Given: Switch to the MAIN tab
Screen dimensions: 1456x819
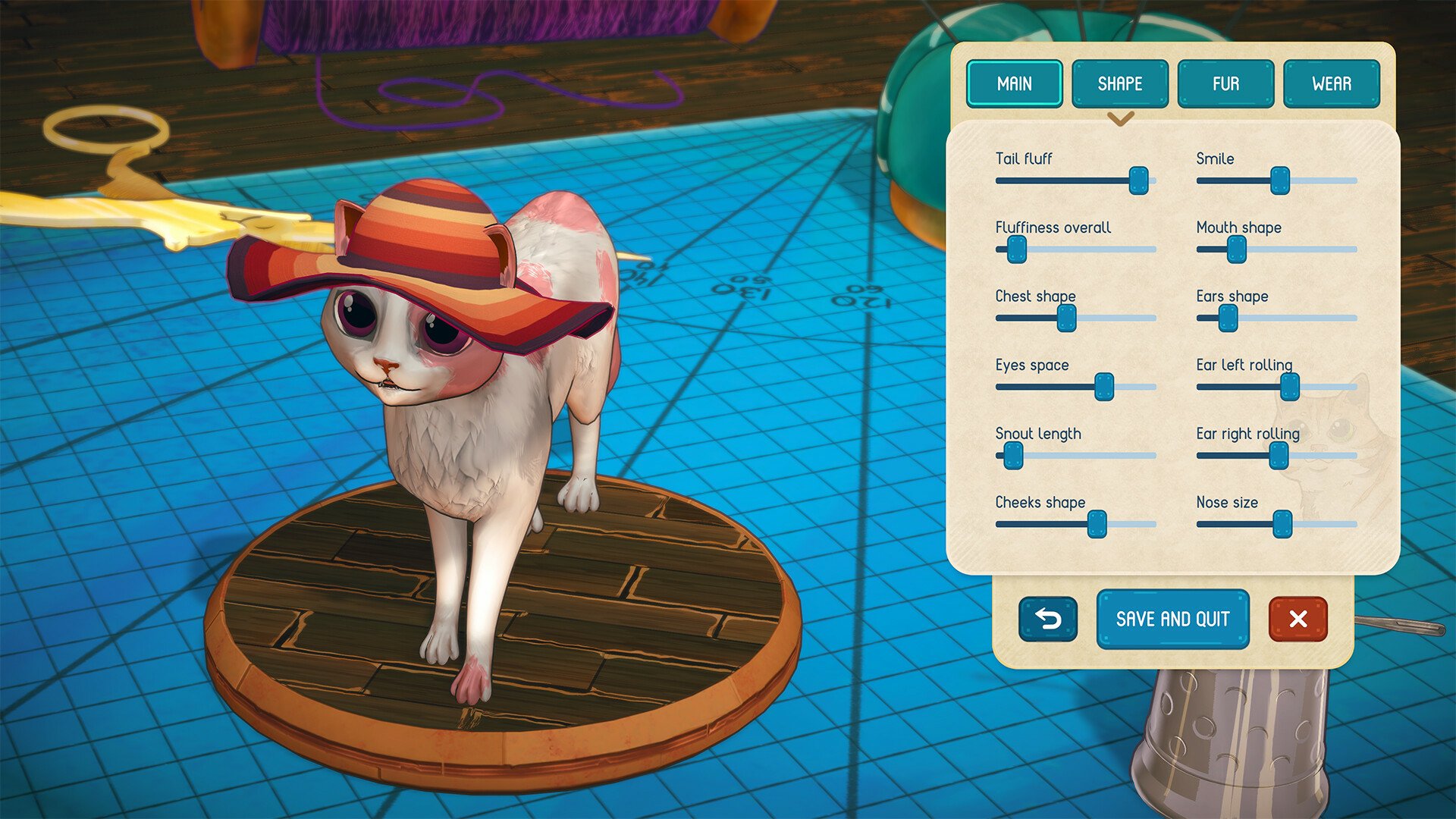Looking at the screenshot, I should [1014, 83].
